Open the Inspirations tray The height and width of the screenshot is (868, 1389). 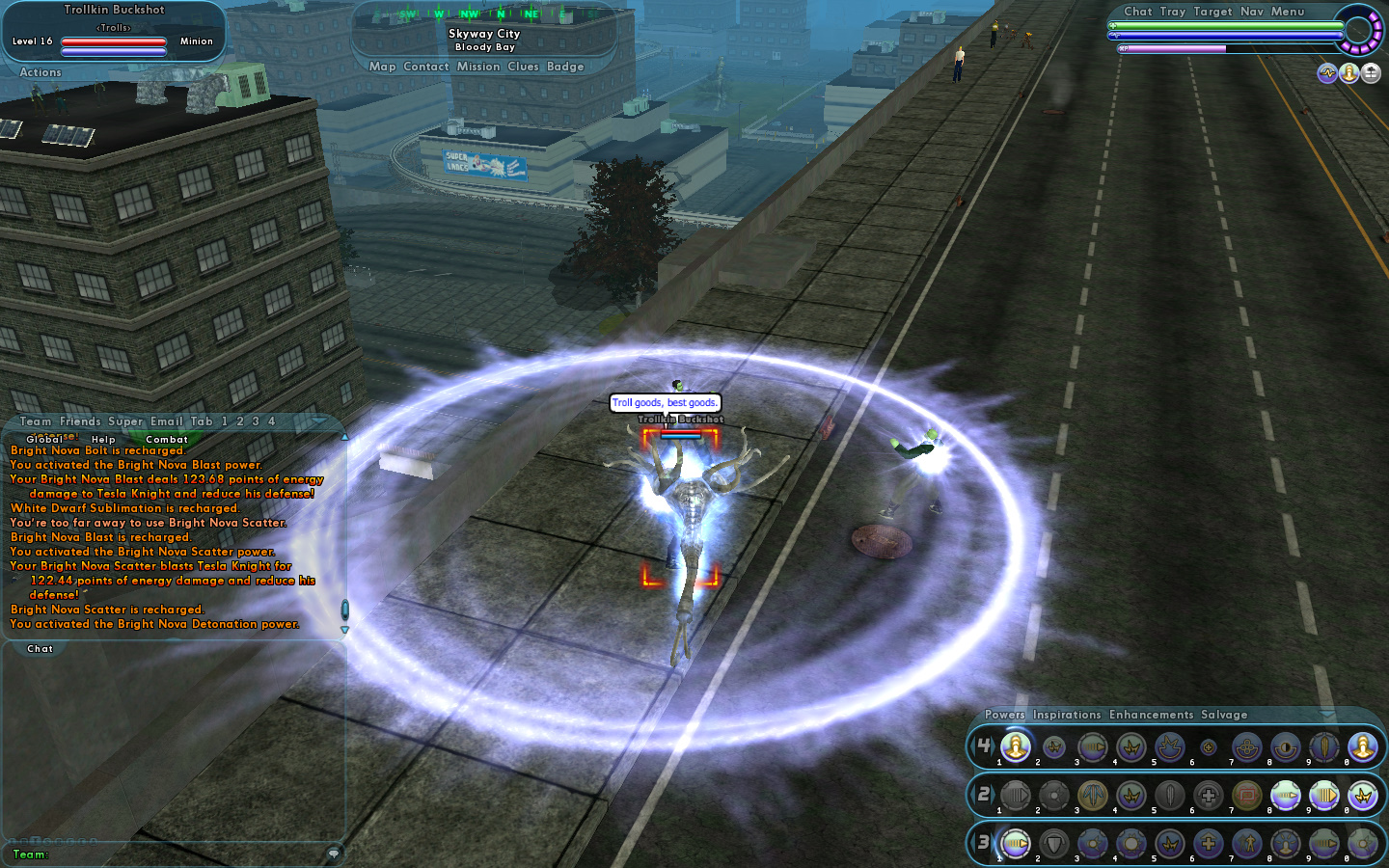pyautogui.click(x=1067, y=715)
